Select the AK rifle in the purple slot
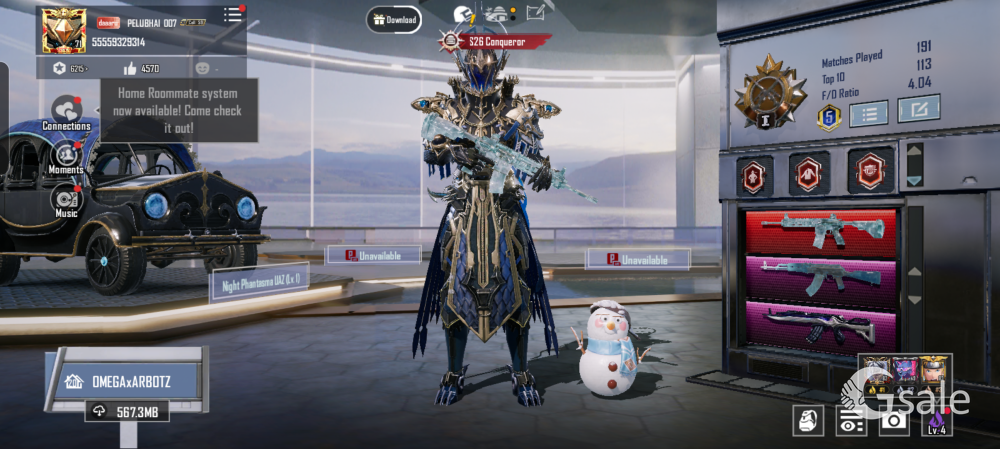Screen dimensions: 1000x449 820,278
